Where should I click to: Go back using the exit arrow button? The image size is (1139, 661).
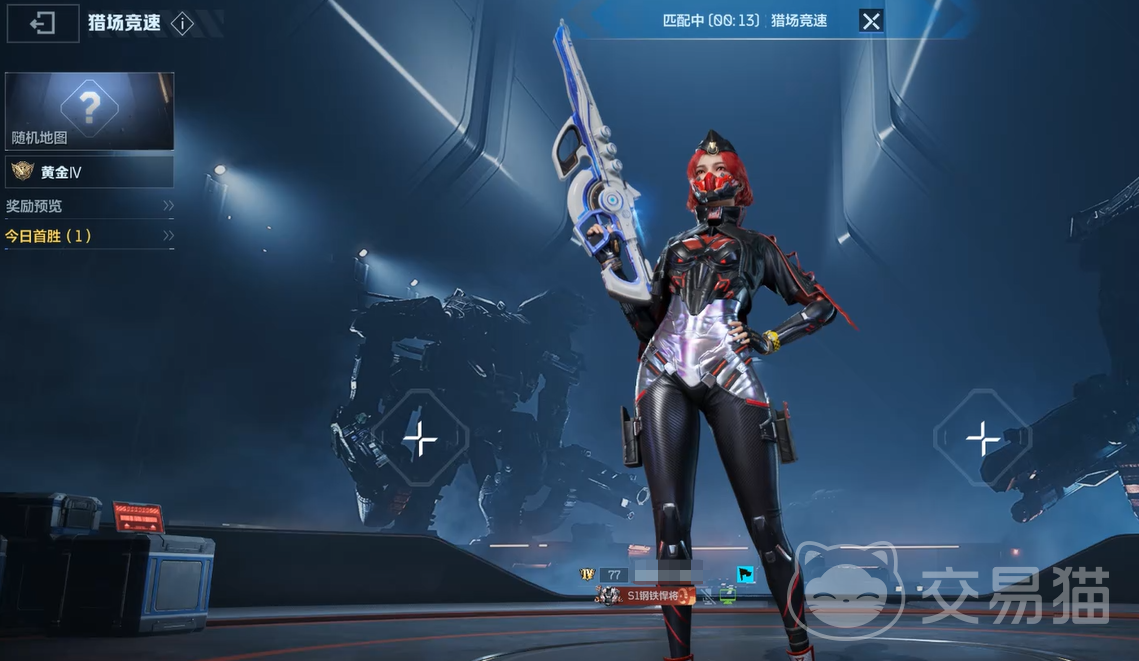pyautogui.click(x=43, y=23)
